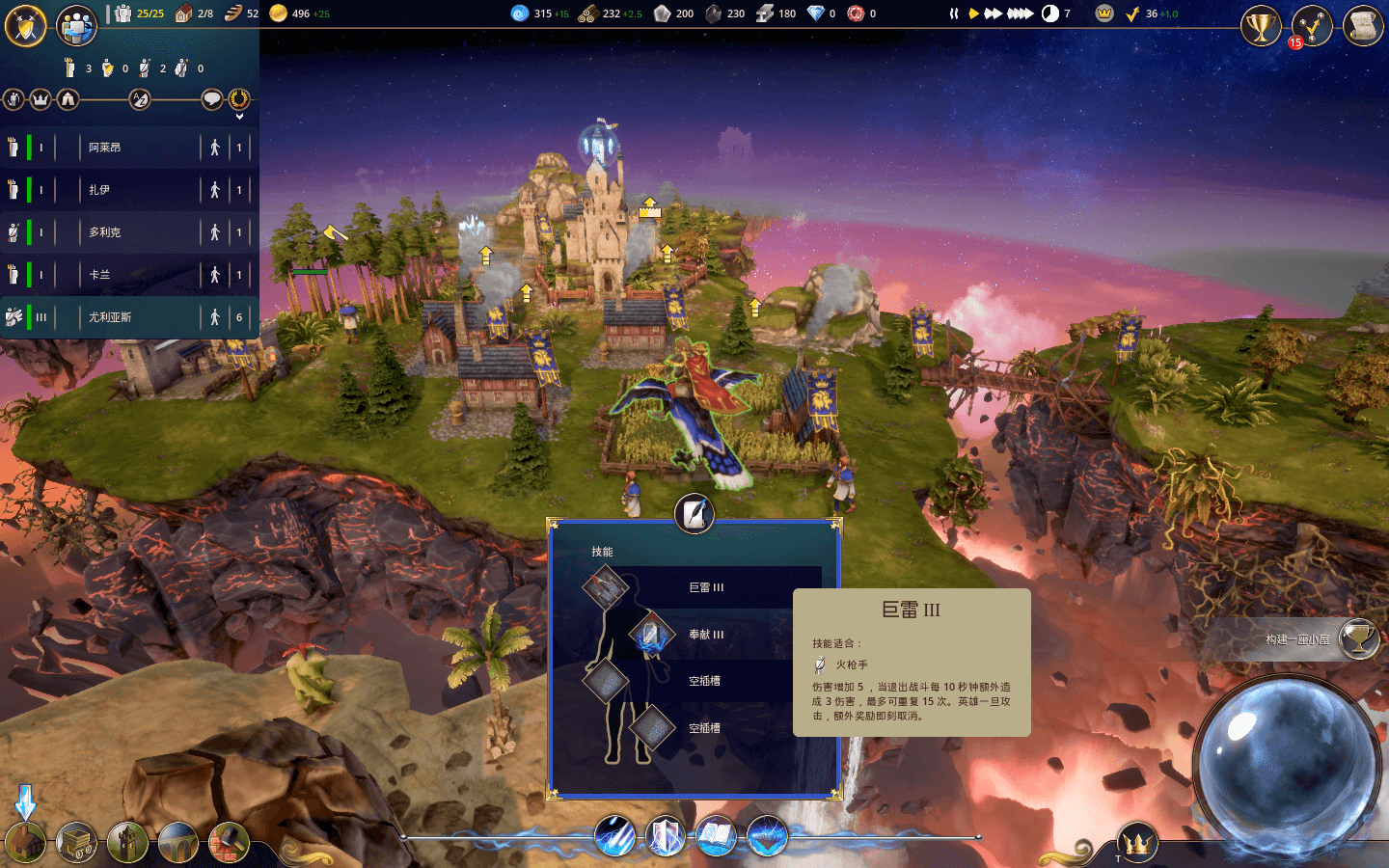Open the gold trophy victory screen

tap(1261, 26)
